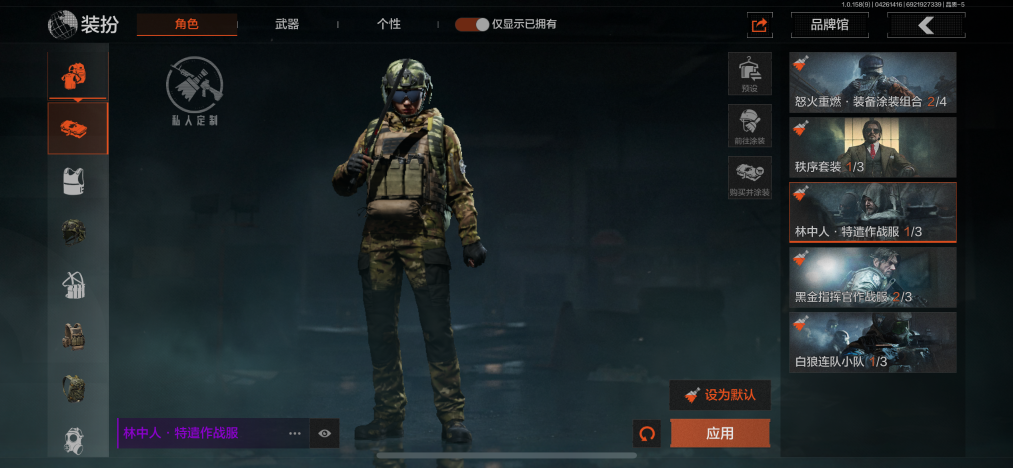Go back with the arrow button

pos(925,25)
